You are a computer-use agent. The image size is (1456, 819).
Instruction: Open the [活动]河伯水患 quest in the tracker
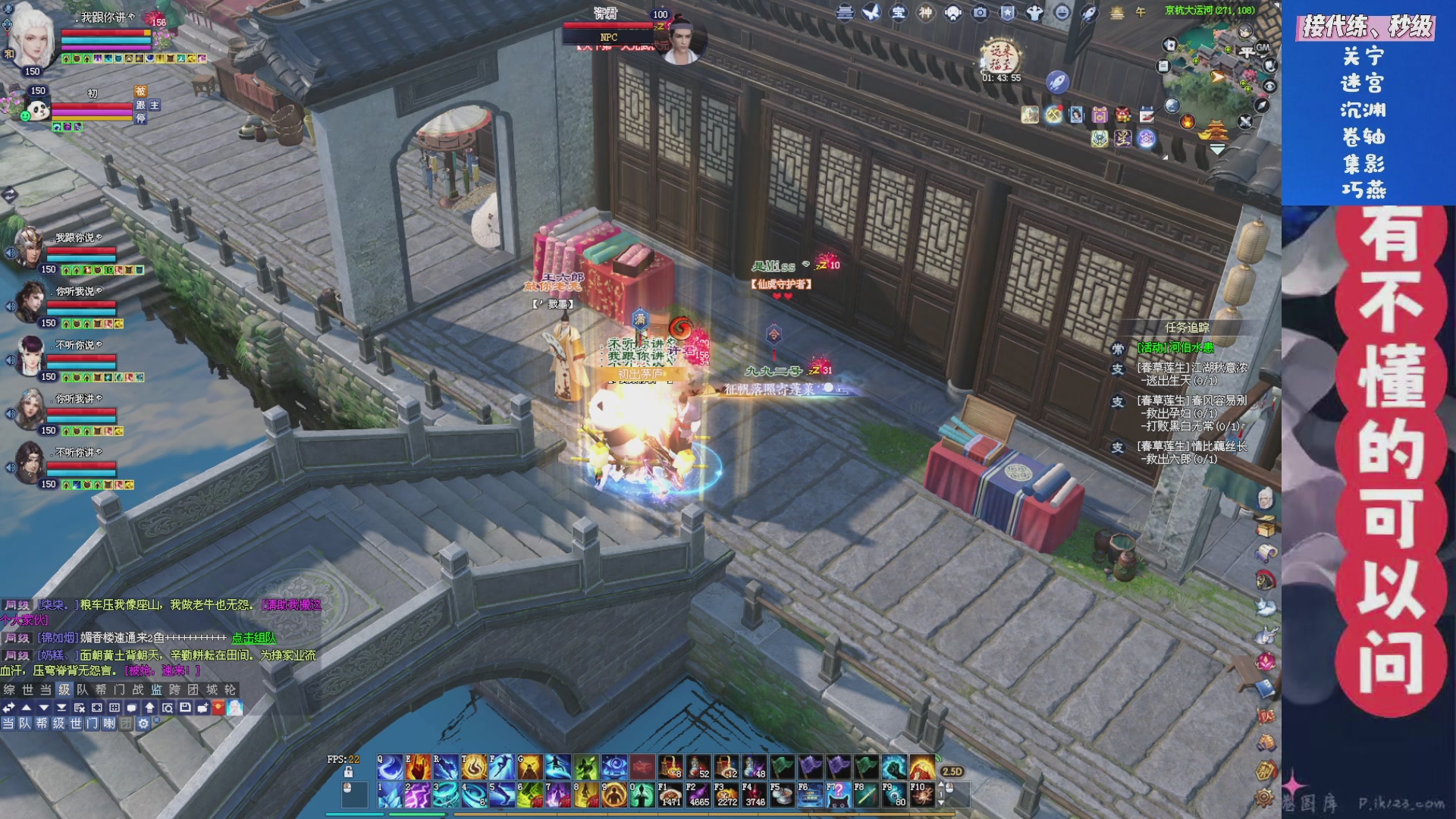pyautogui.click(x=1175, y=348)
